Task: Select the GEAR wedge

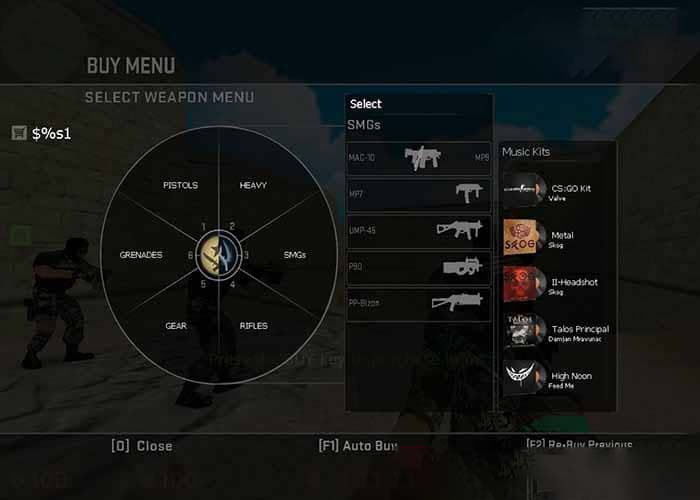Action: coord(176,326)
